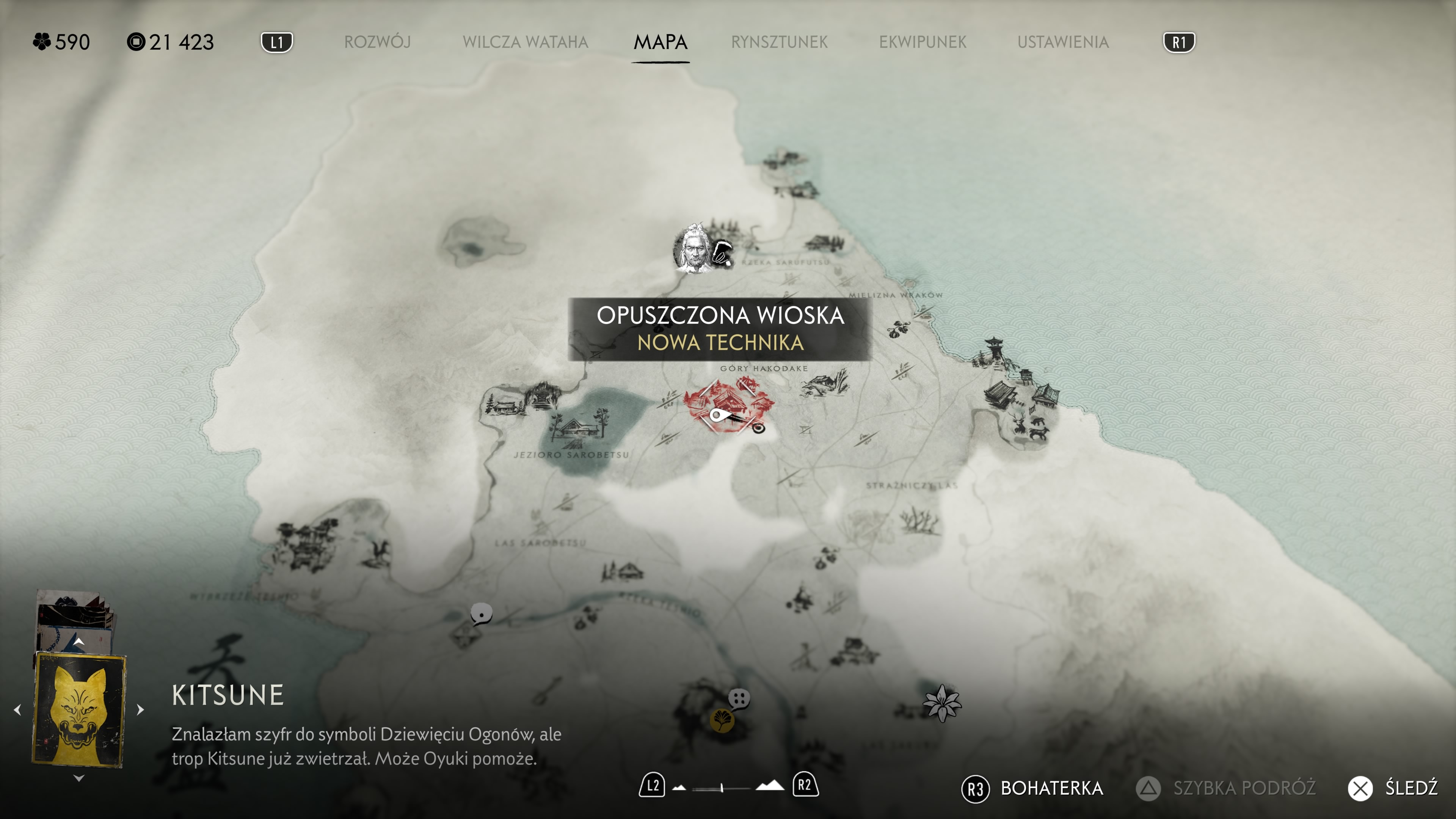This screenshot has width=1456, height=819.
Task: Click the speech bubble marker near the river
Action: pos(481,613)
